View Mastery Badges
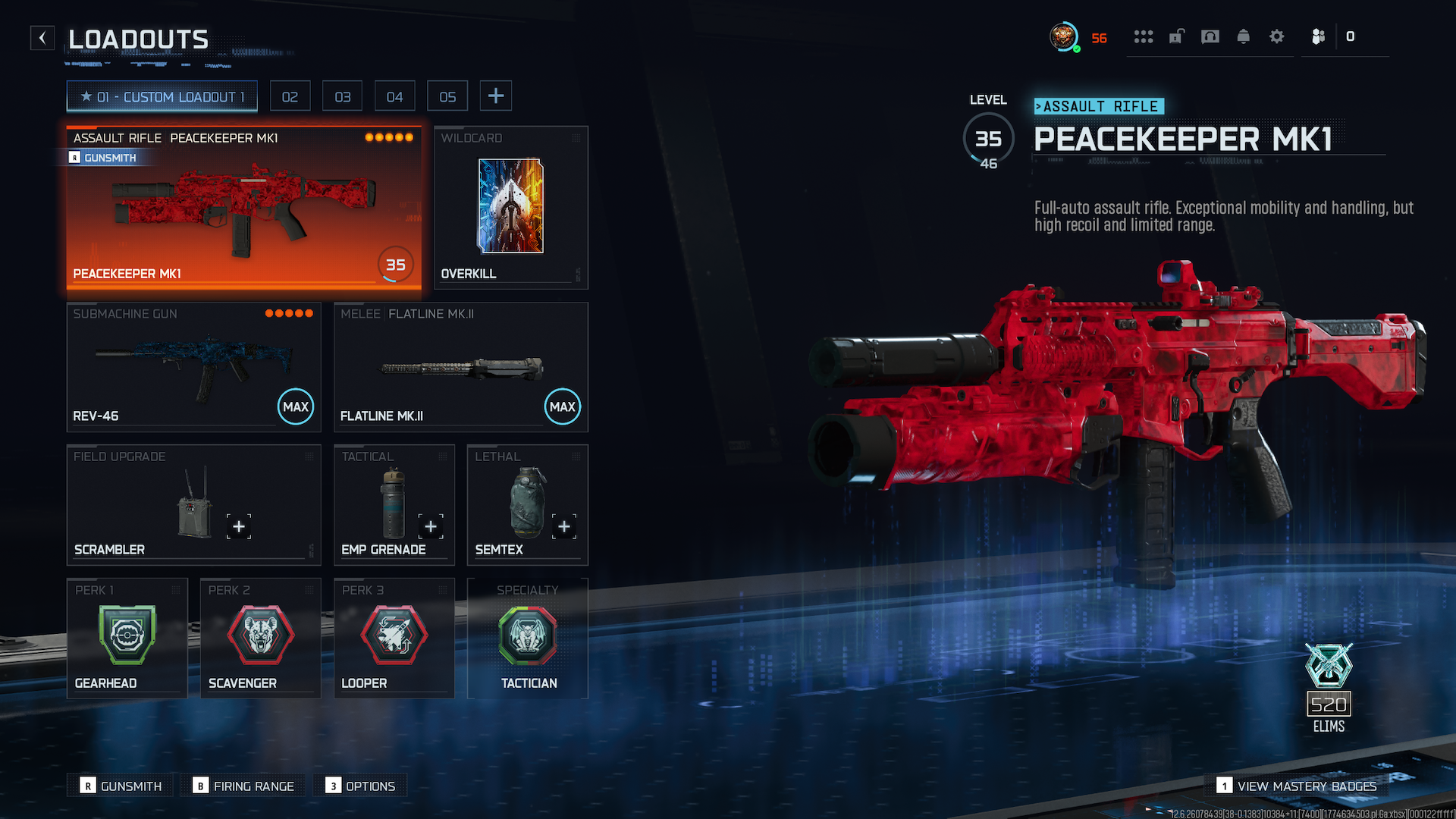1456x819 pixels. [1297, 786]
